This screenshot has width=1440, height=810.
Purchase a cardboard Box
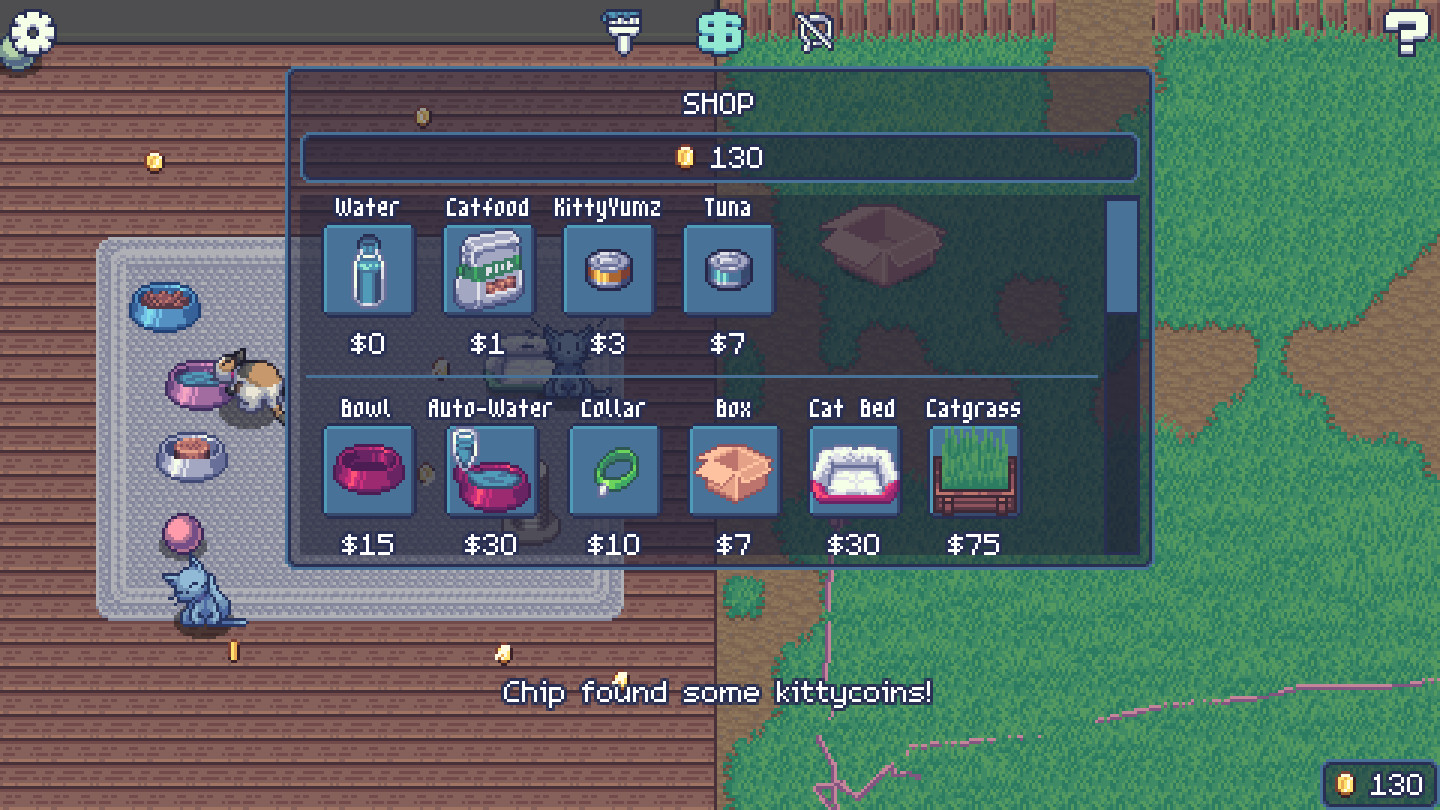click(x=735, y=470)
